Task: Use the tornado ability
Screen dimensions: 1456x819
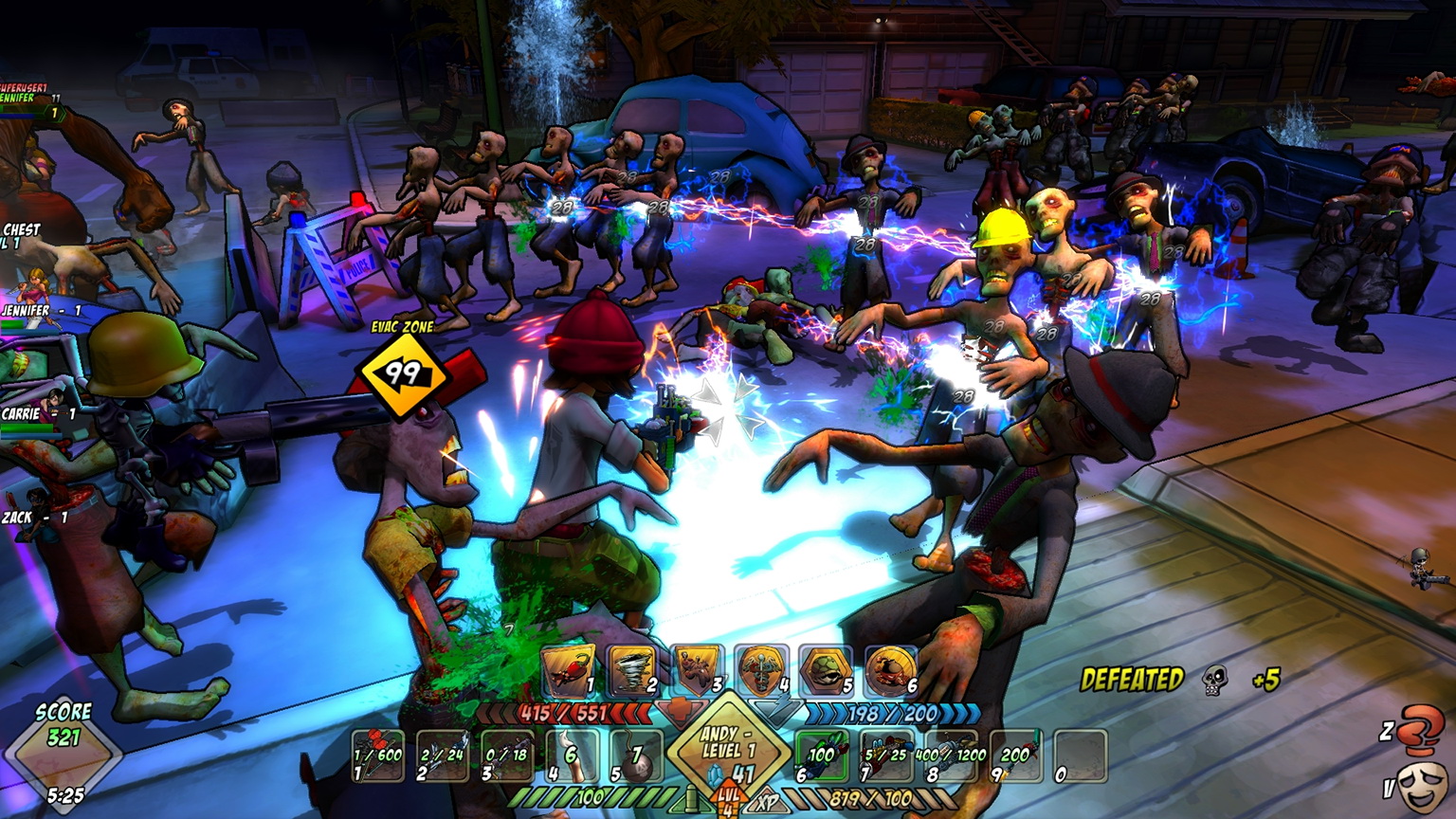Action: (x=631, y=671)
